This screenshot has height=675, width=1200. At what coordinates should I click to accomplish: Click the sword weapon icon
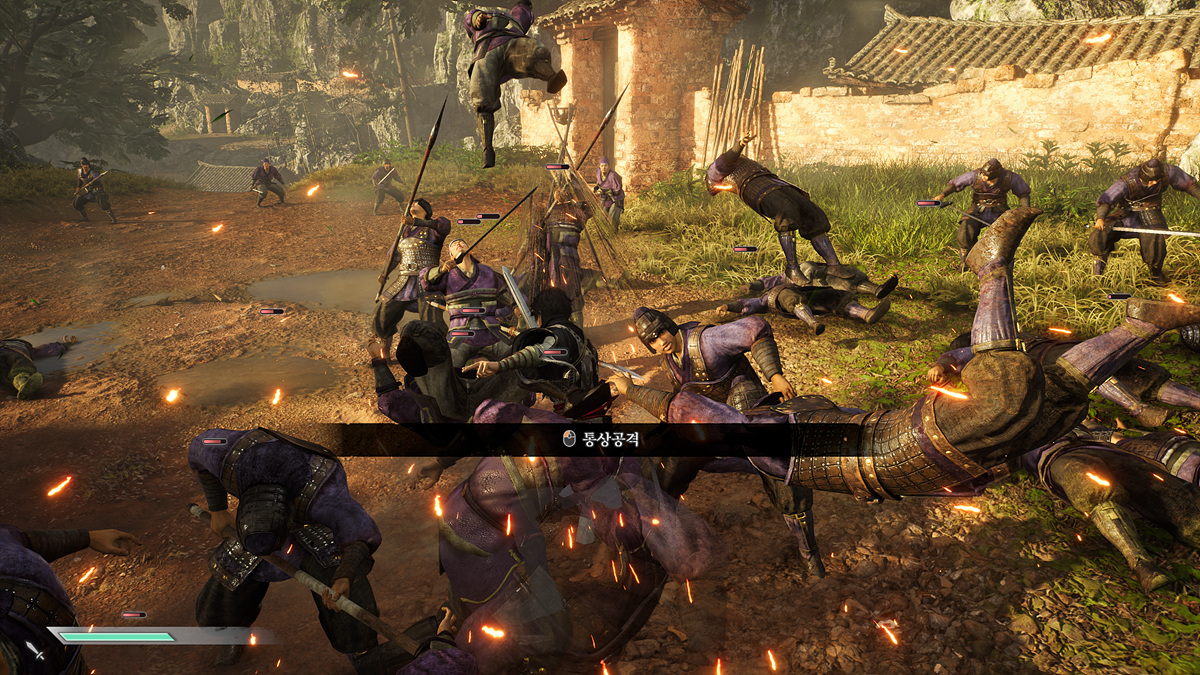(x=35, y=650)
